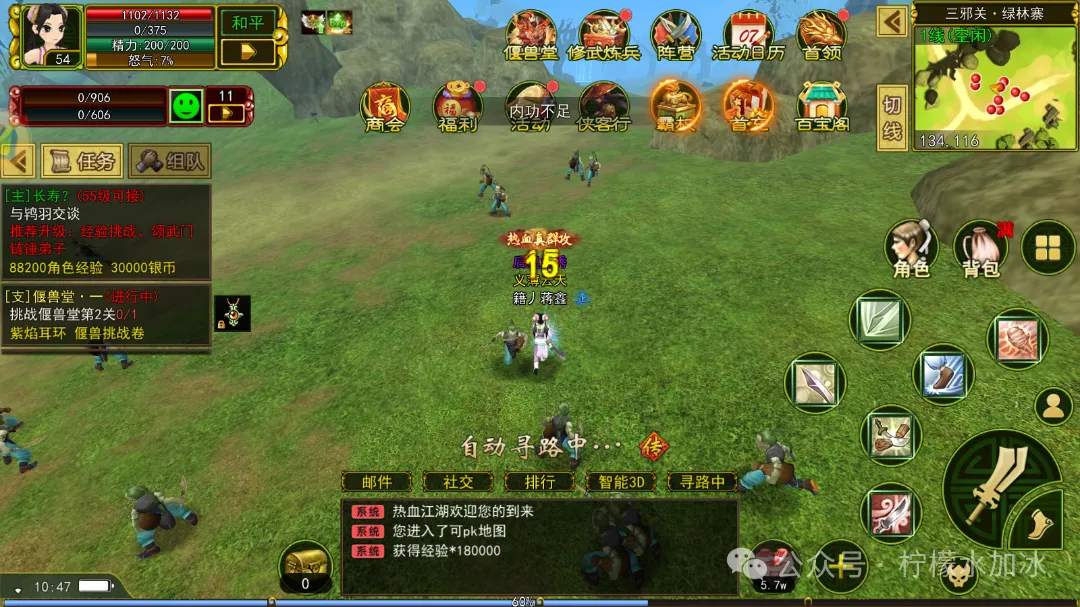
Task: Open 修武炼兵 training menu
Action: pyautogui.click(x=603, y=36)
